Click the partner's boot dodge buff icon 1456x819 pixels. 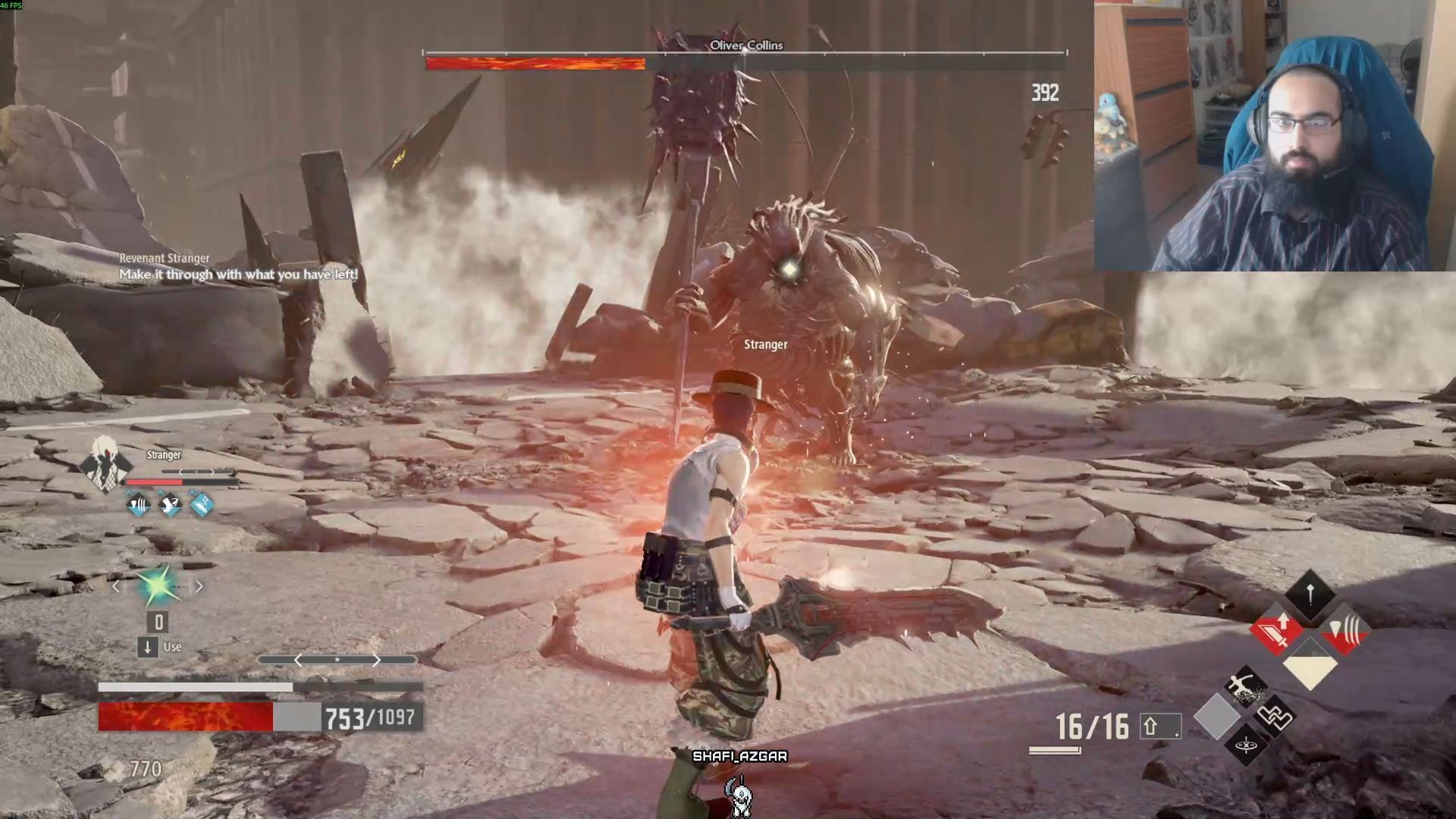coord(170,504)
